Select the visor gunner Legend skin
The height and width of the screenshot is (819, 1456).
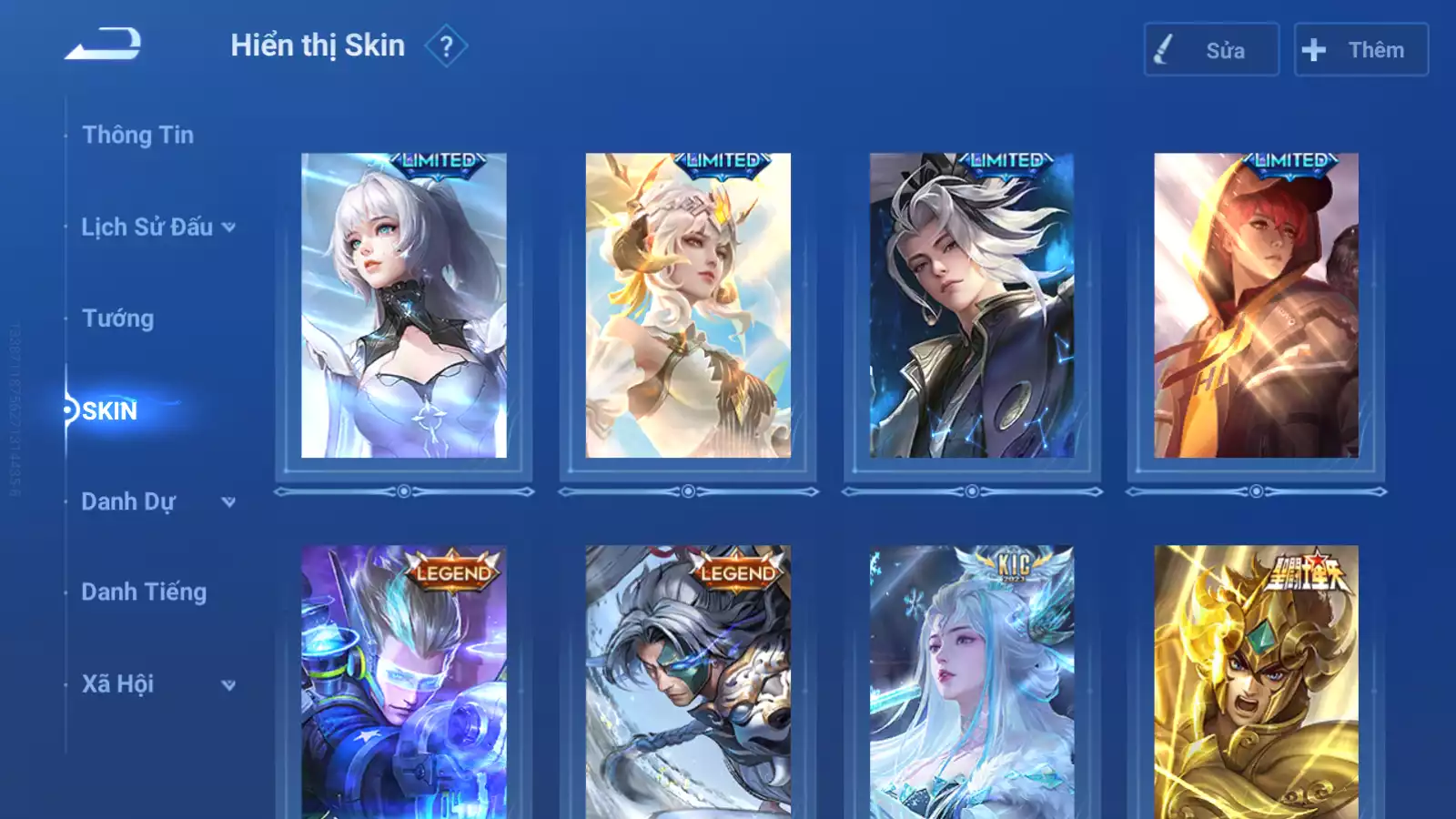click(404, 682)
